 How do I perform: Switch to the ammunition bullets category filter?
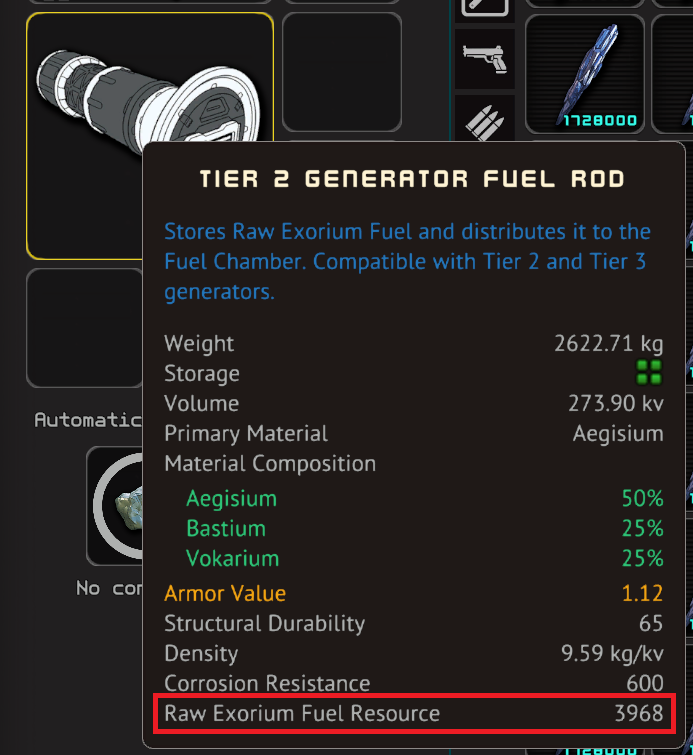[484, 118]
